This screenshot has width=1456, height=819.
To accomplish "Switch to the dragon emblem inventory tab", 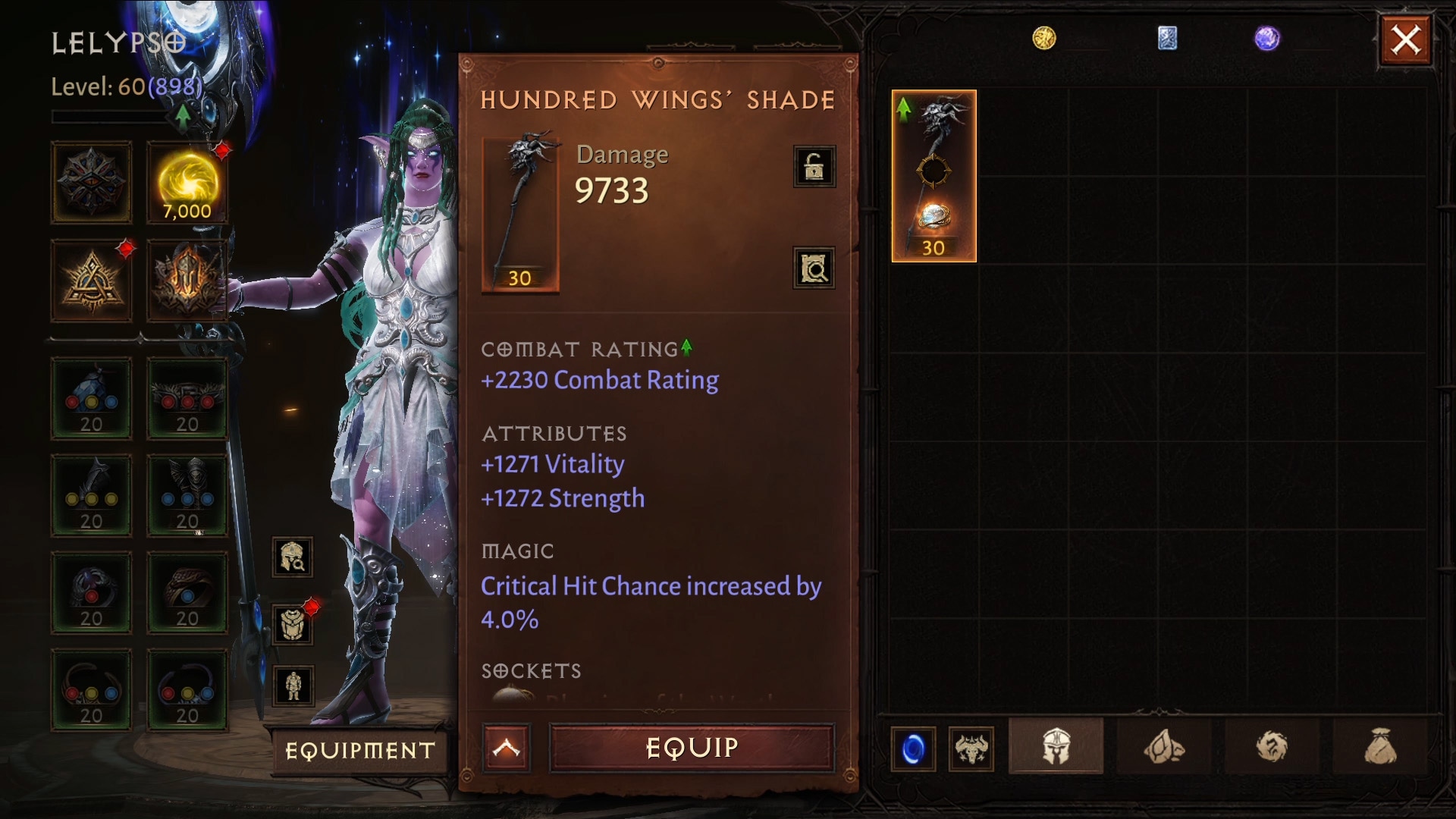I will click(x=1272, y=748).
